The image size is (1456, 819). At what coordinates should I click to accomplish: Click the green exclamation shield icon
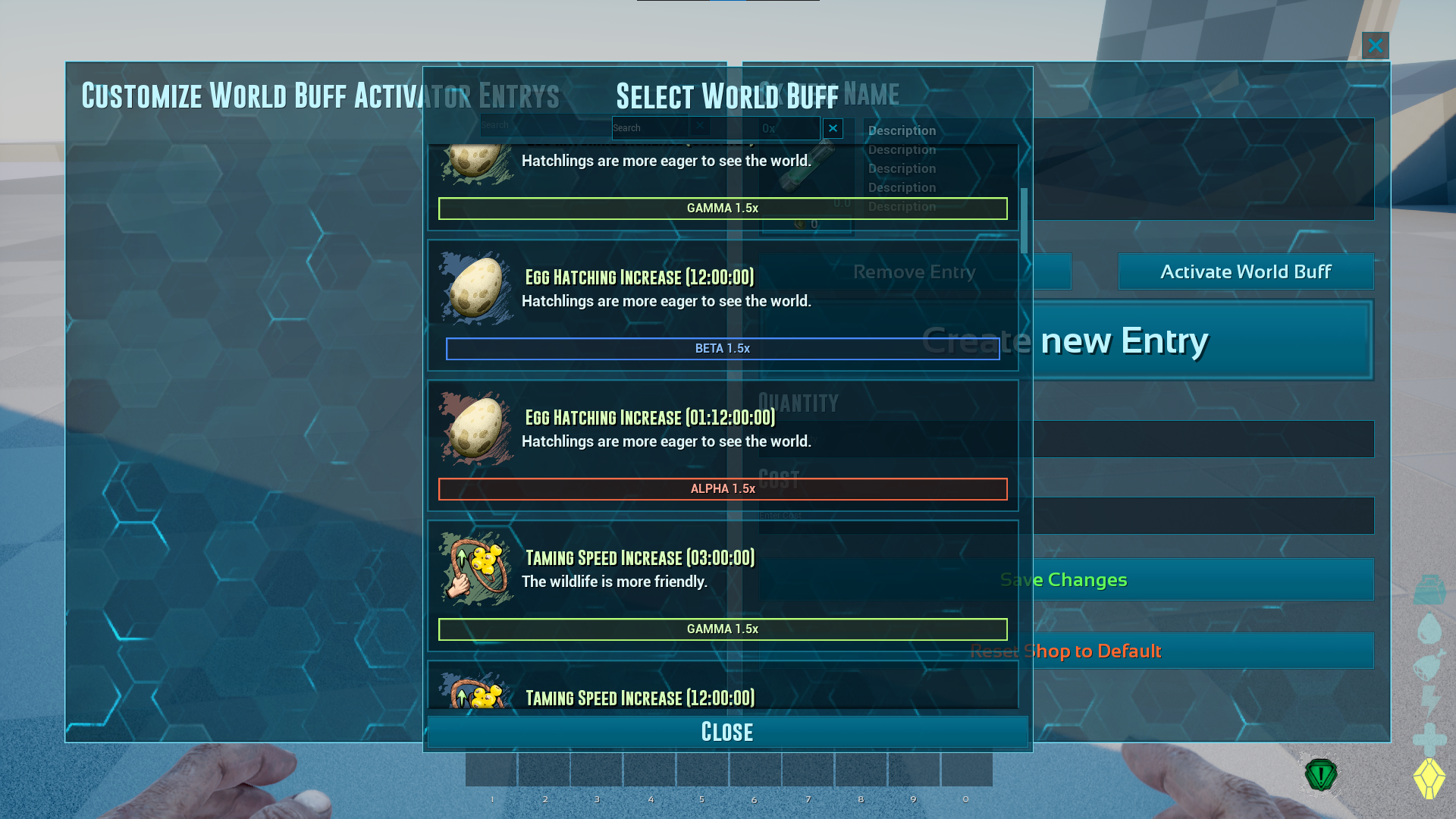coord(1320,775)
